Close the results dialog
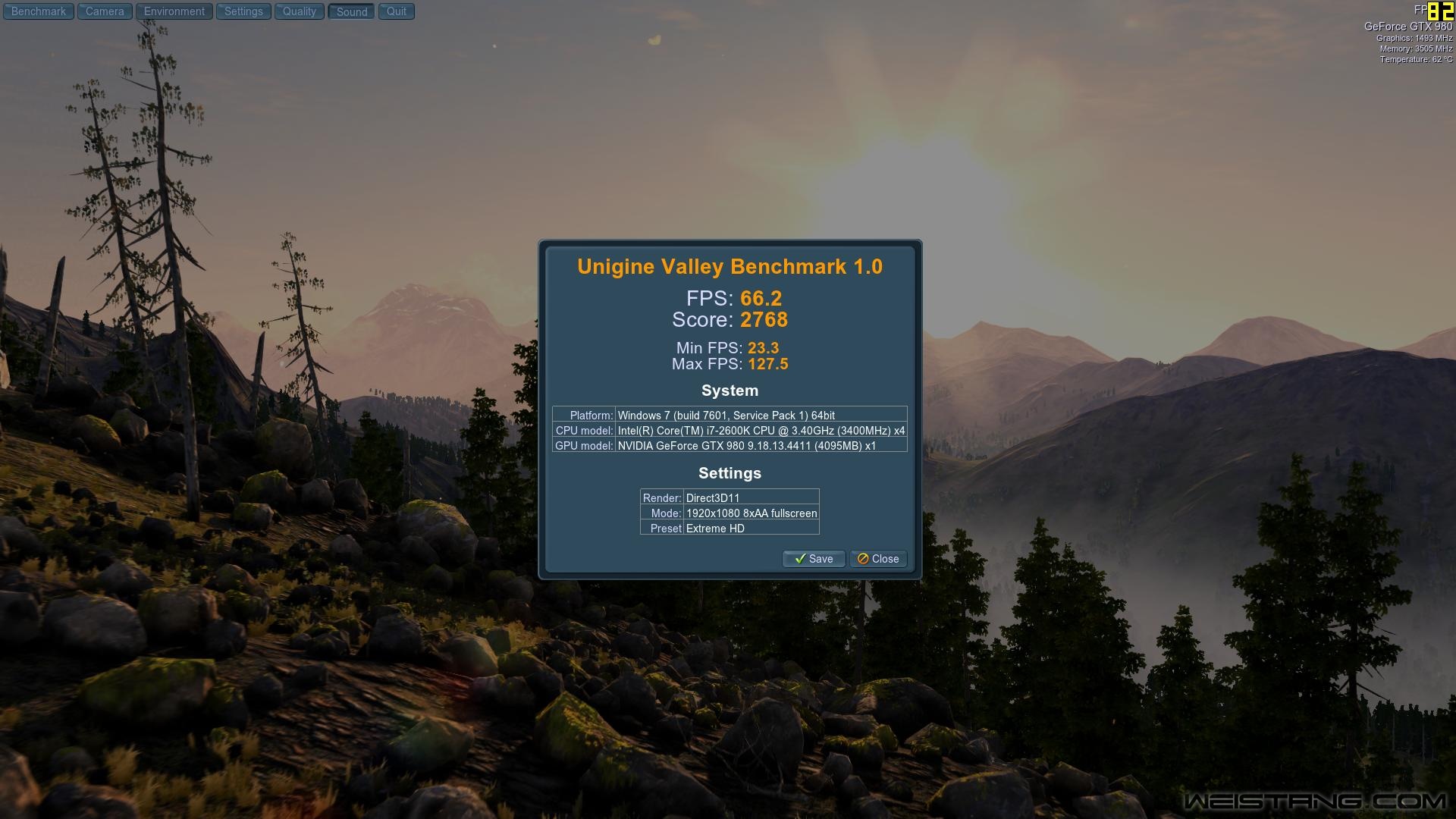This screenshot has width=1456, height=819. point(877,559)
